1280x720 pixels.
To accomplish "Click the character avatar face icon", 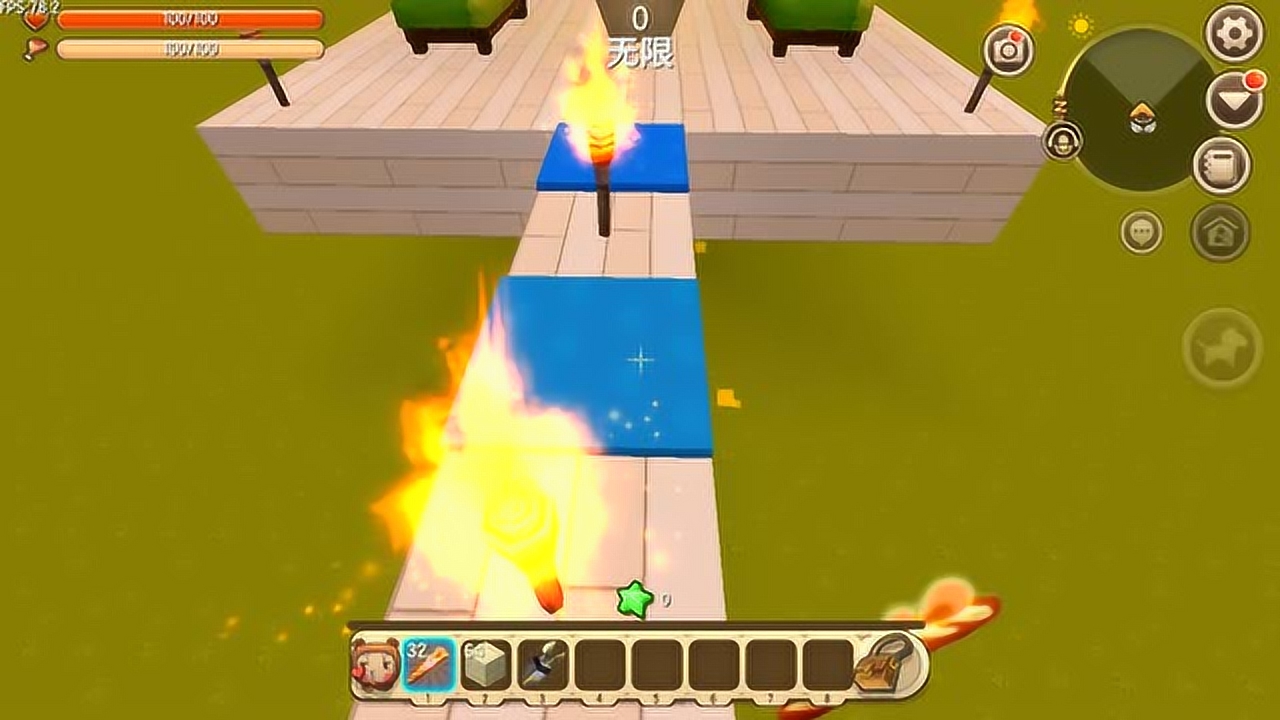I will click(x=374, y=664).
